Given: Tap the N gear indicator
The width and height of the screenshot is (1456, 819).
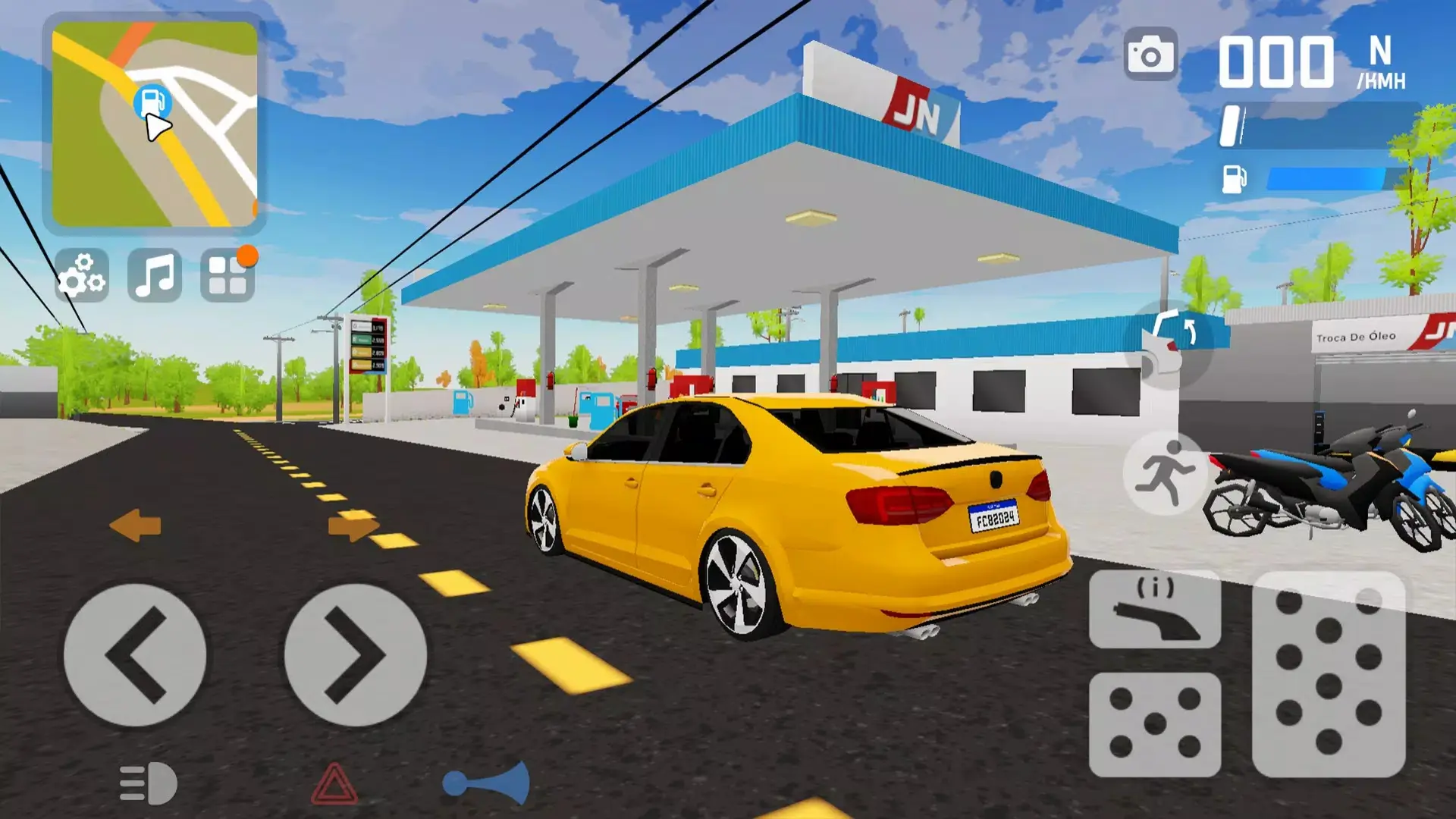Looking at the screenshot, I should pyautogui.click(x=1380, y=52).
